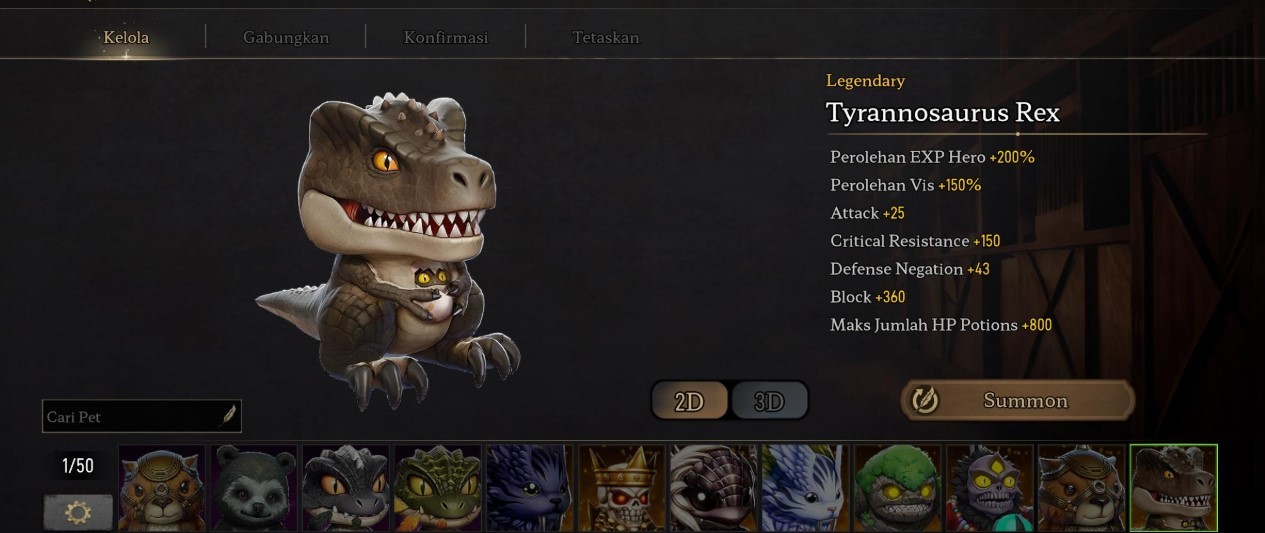Switch to the Kelola tab
The height and width of the screenshot is (533, 1265).
tap(126, 38)
